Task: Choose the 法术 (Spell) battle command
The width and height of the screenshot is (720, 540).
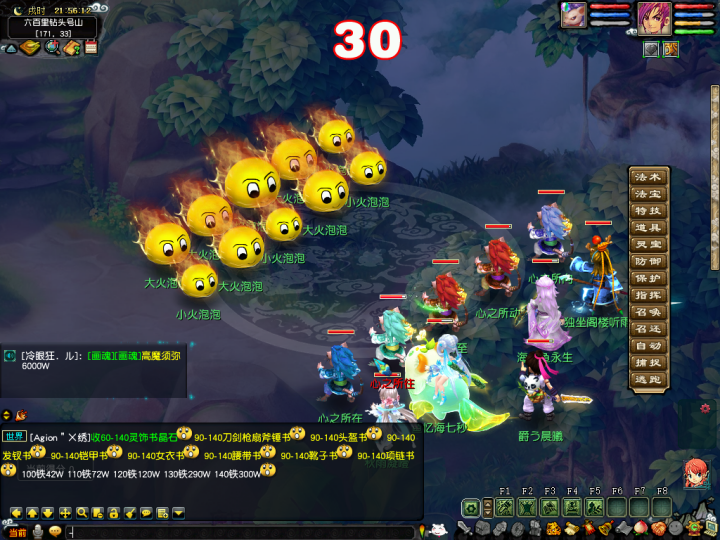Action: tap(648, 177)
